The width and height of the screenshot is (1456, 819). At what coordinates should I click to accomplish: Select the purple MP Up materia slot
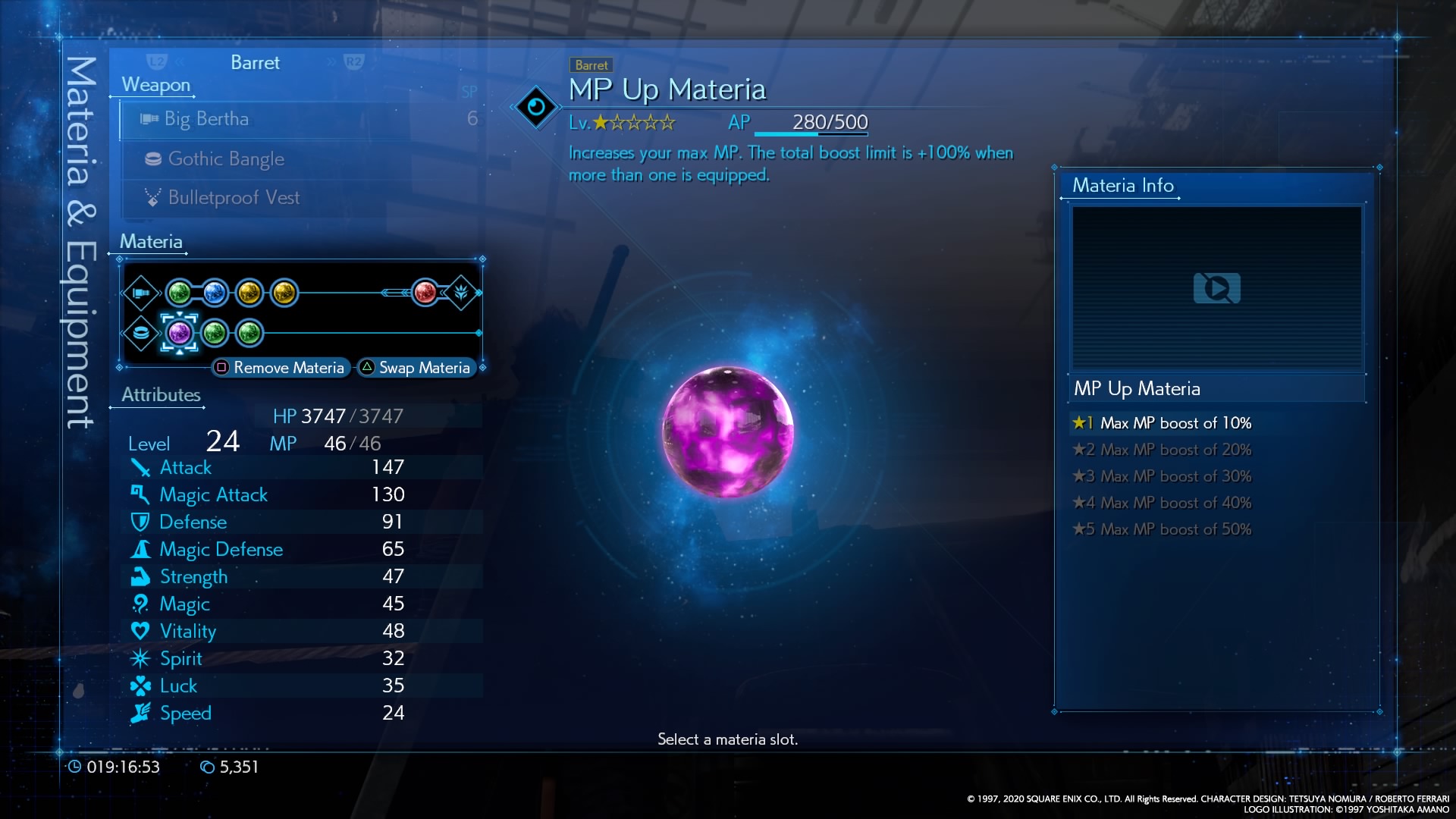click(x=180, y=333)
